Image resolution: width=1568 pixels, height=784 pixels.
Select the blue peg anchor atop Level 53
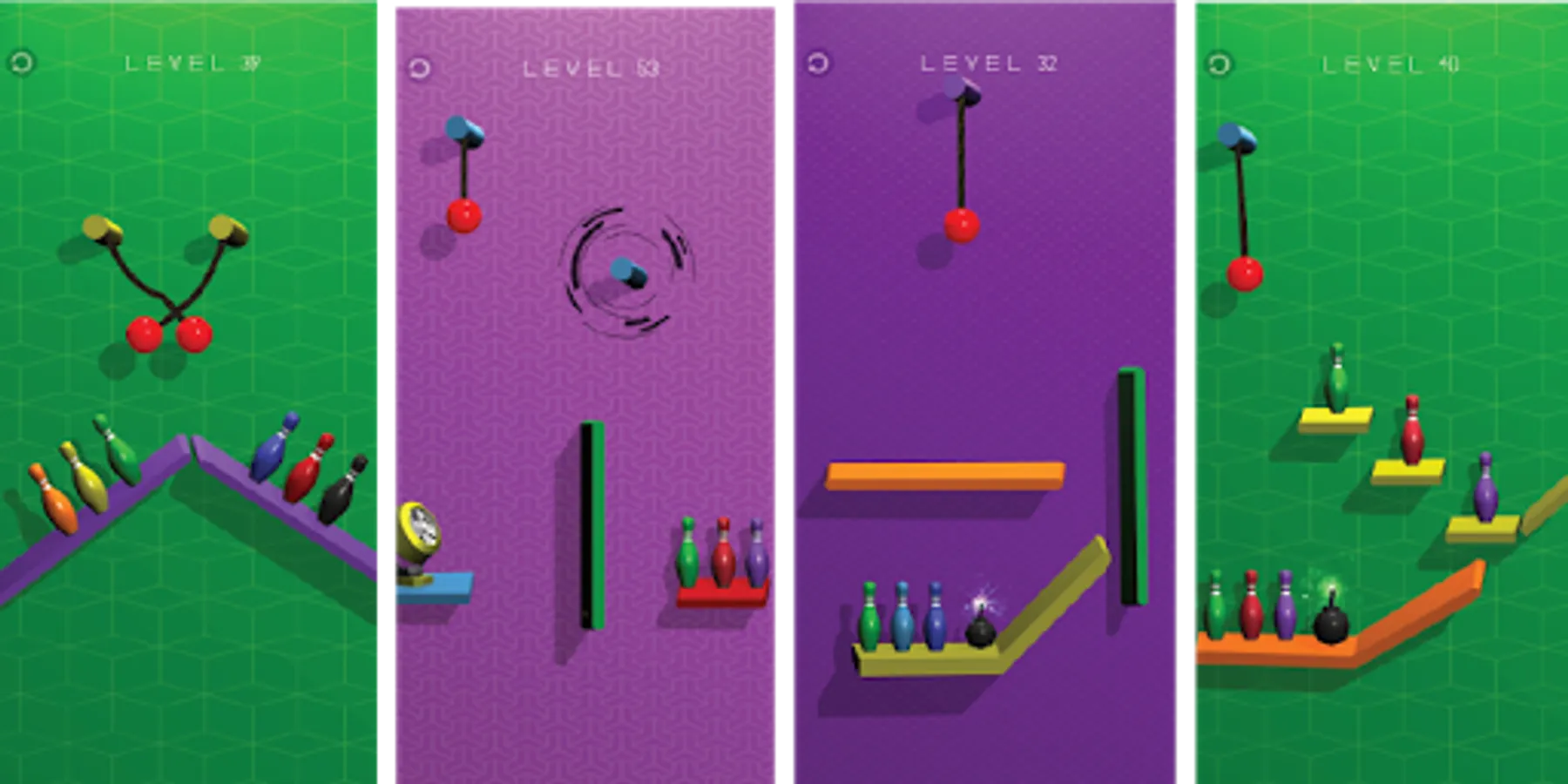pyautogui.click(x=456, y=129)
